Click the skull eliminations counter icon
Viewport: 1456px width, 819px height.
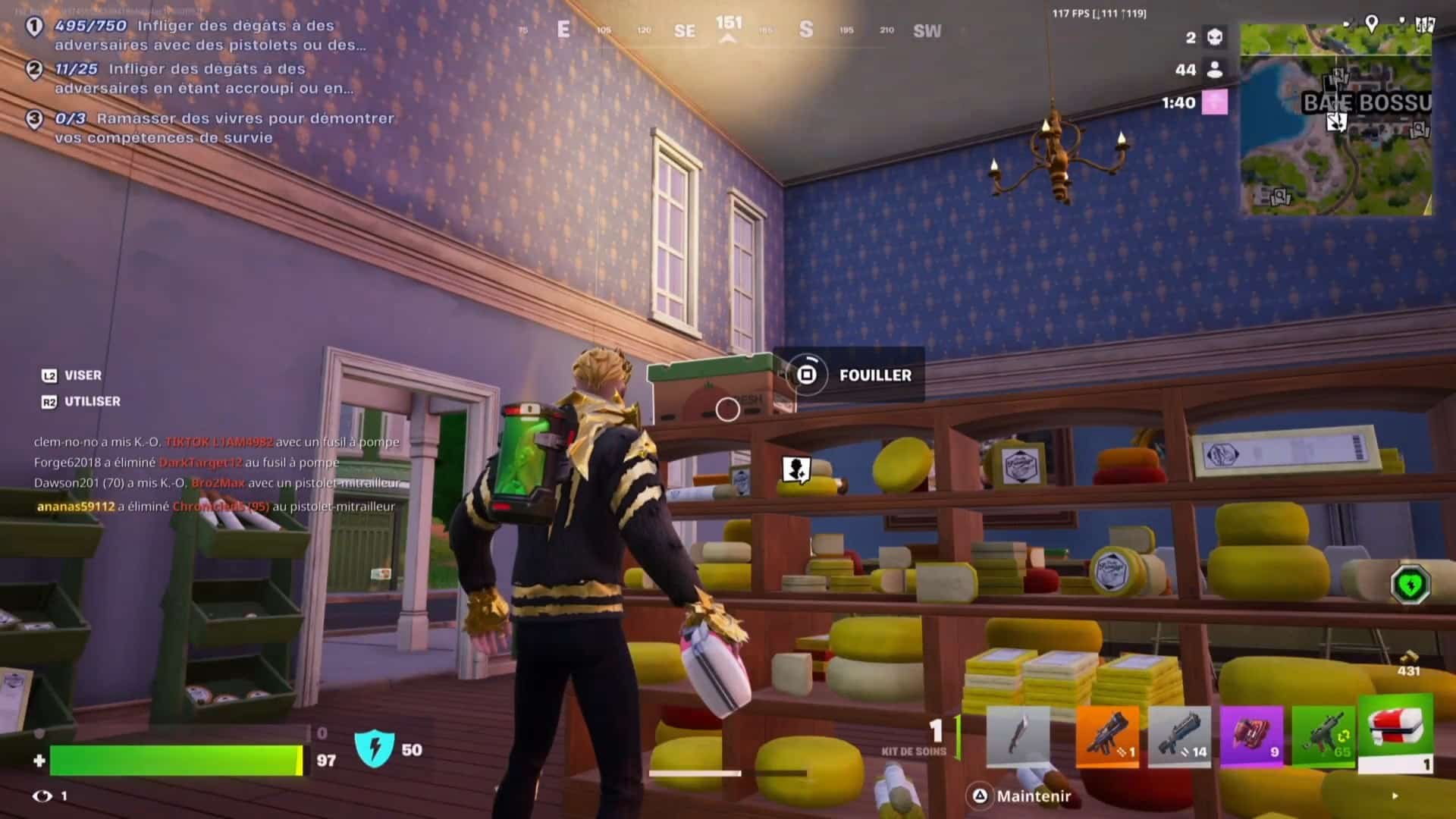[x=1213, y=38]
